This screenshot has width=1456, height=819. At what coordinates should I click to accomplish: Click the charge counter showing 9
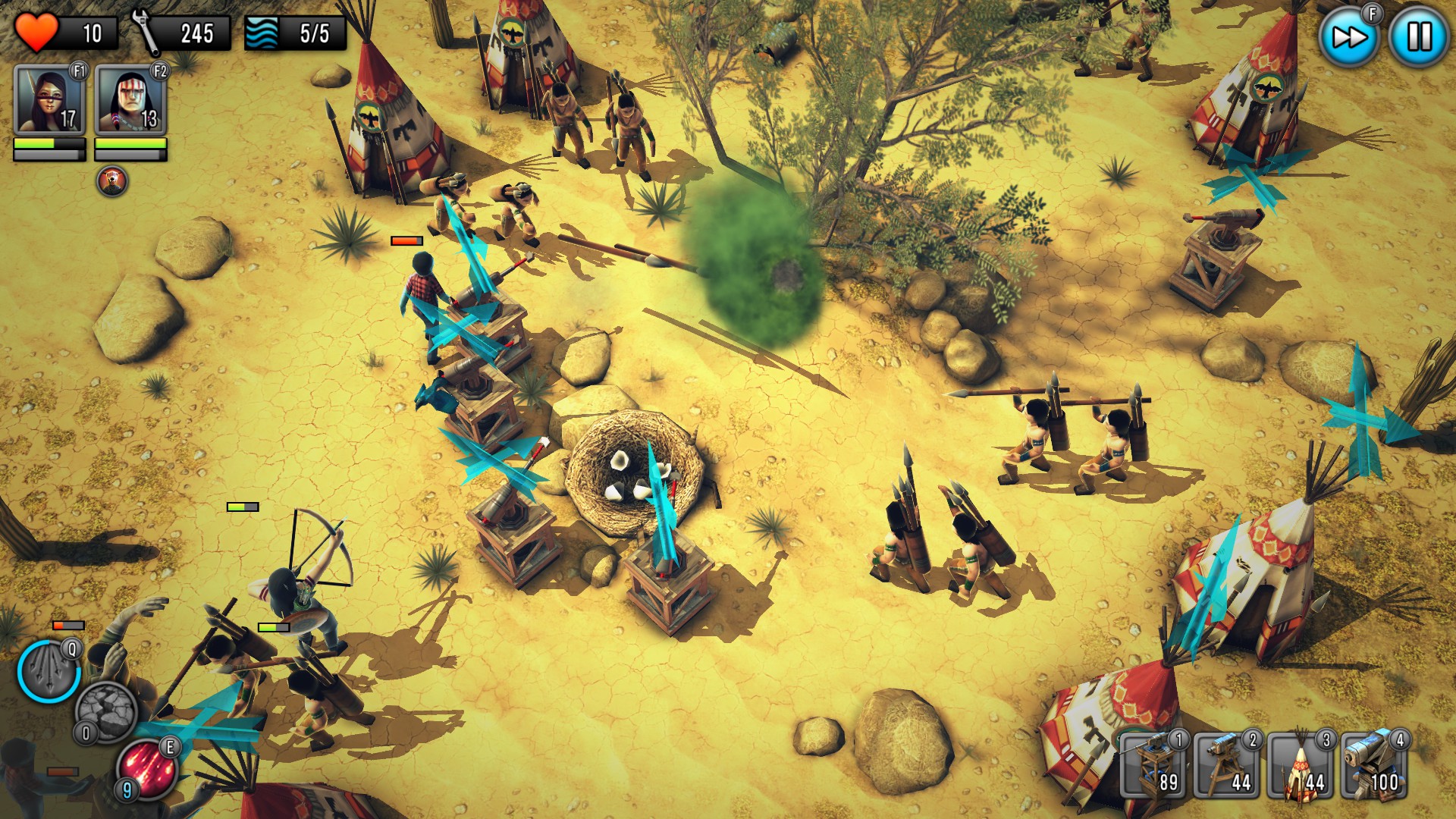coord(127,788)
